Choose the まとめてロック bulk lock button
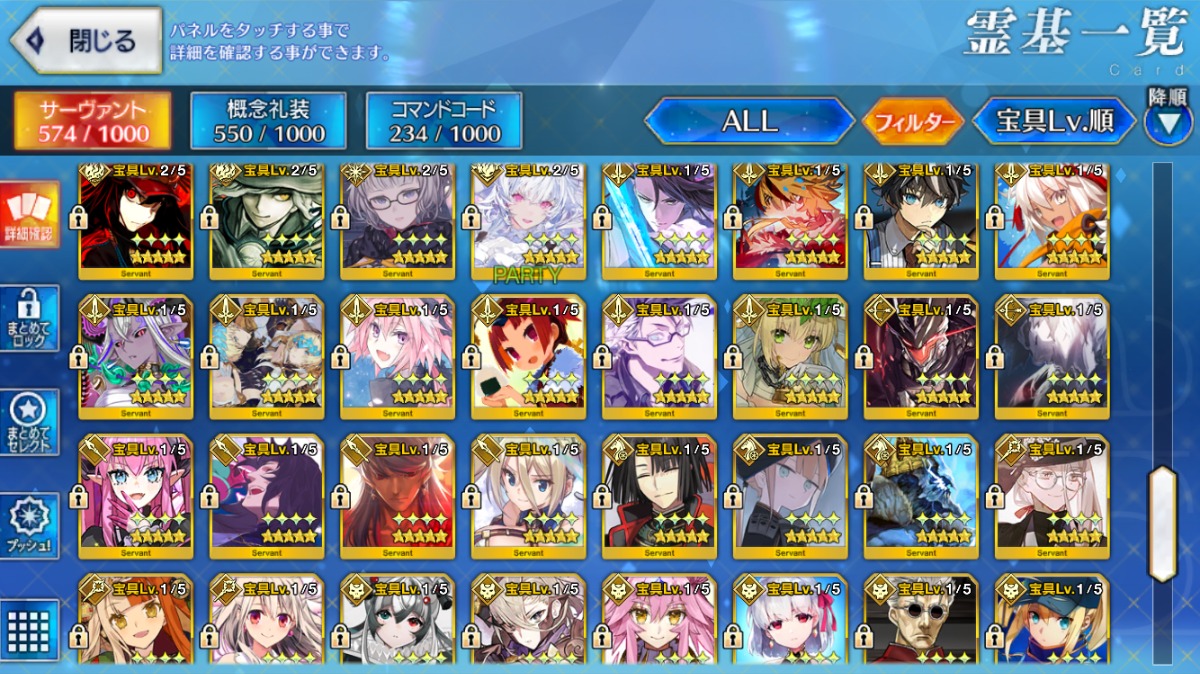 [x=30, y=318]
